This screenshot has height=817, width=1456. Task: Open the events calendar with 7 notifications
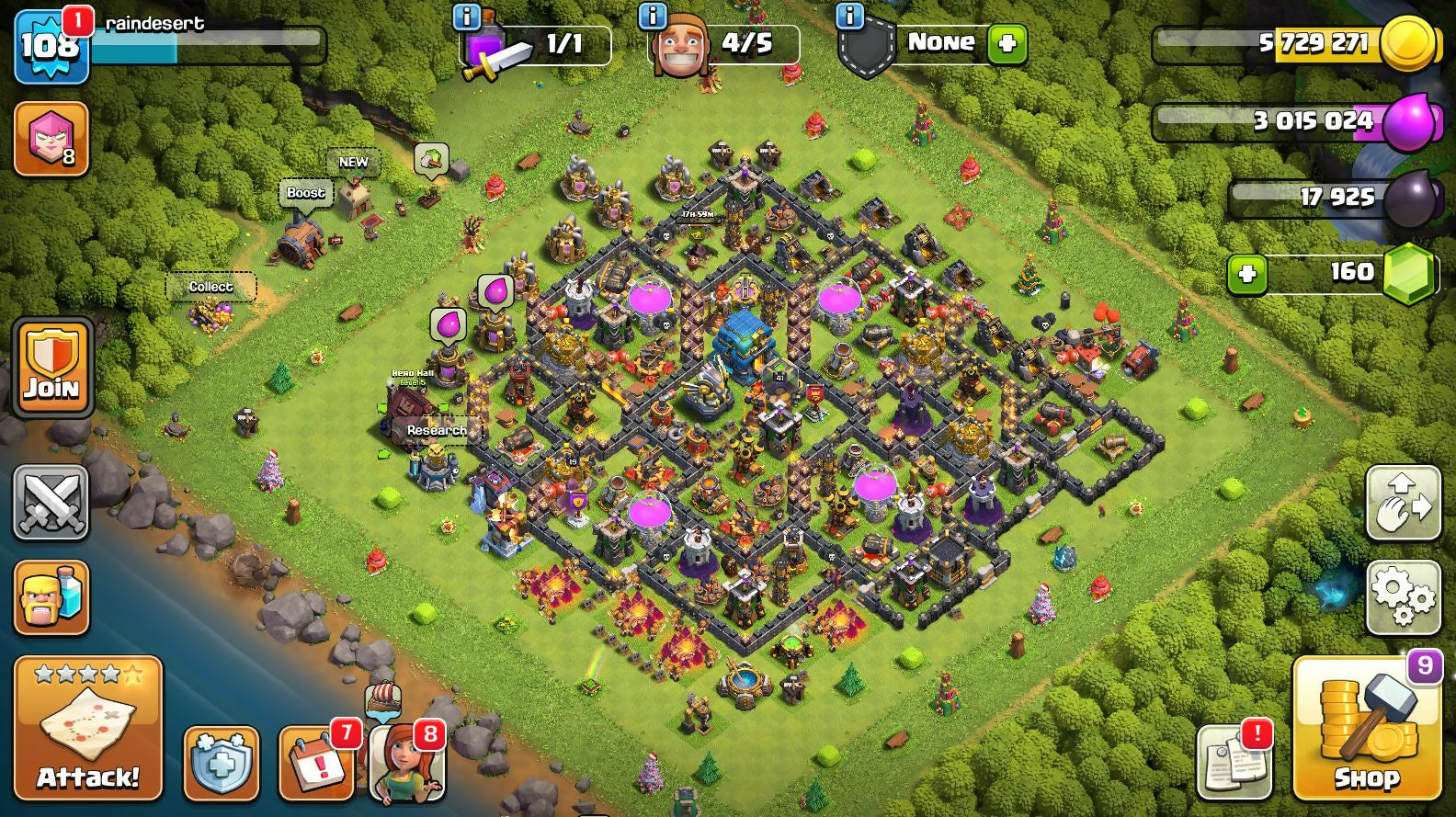(316, 763)
